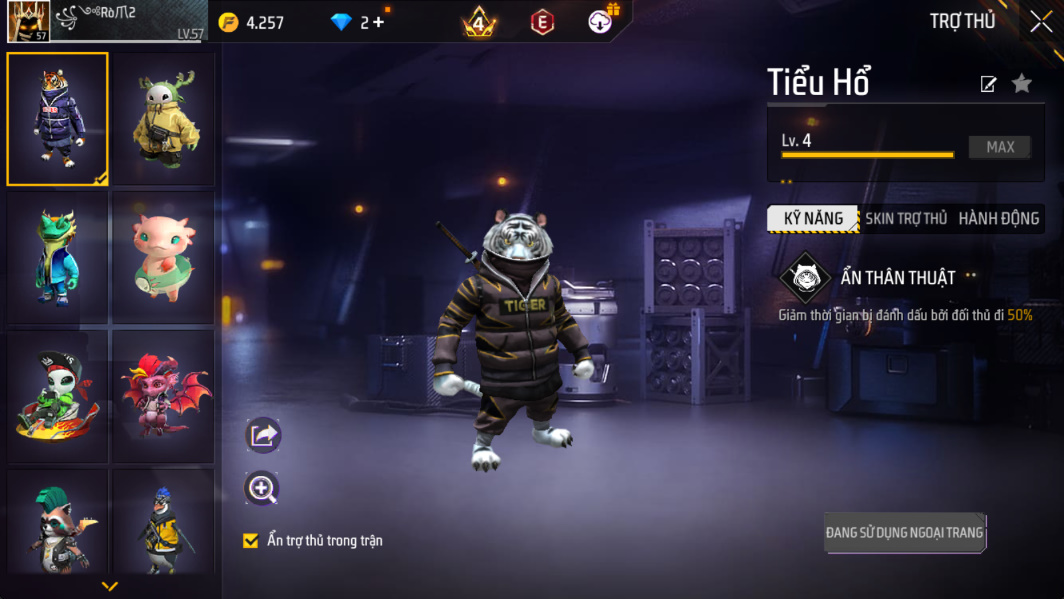The width and height of the screenshot is (1064, 599).
Task: Close the pet screen with the X
Action: point(1040,22)
